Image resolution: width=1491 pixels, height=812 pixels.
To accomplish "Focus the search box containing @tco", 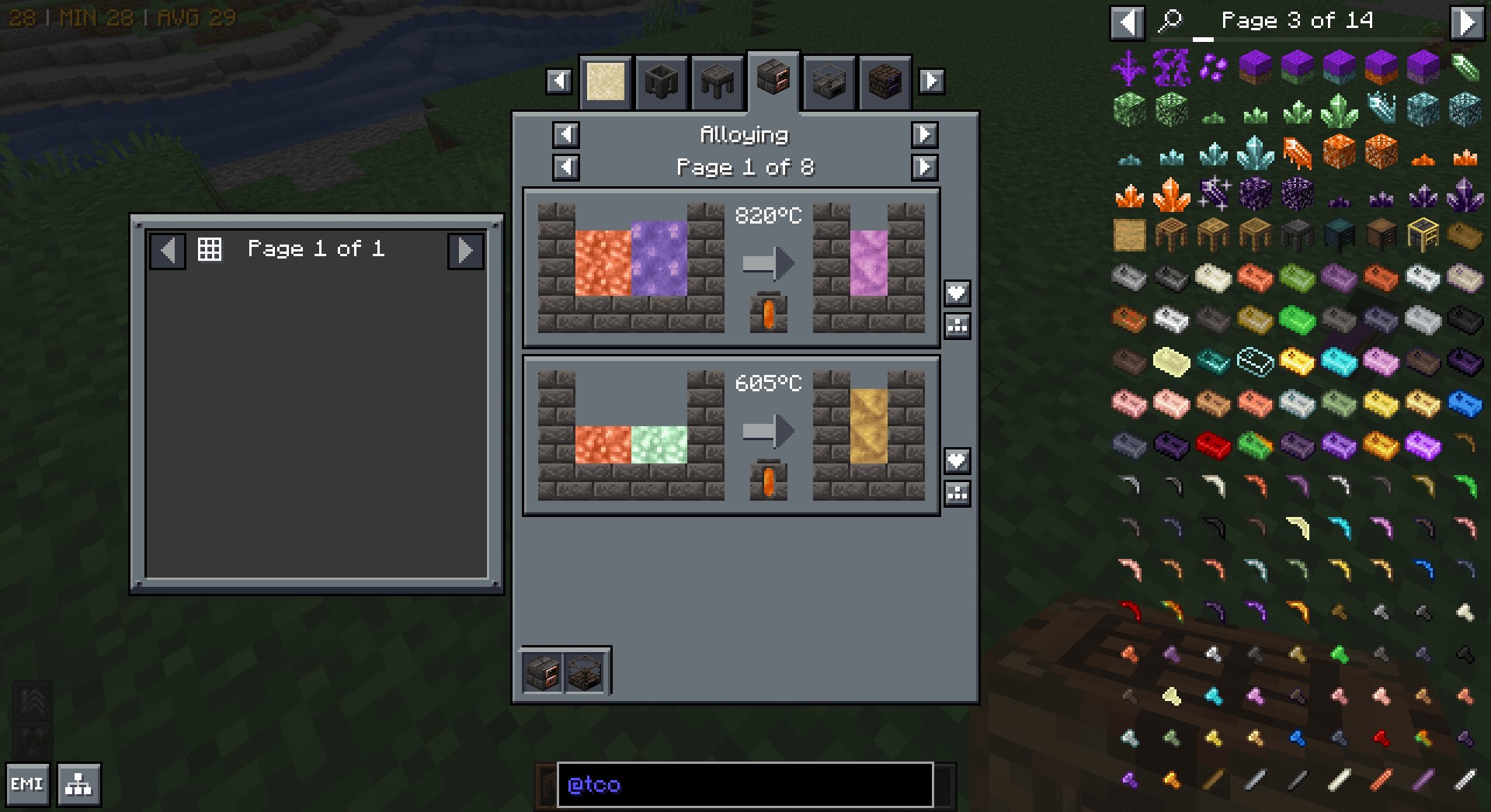I will tap(744, 784).
